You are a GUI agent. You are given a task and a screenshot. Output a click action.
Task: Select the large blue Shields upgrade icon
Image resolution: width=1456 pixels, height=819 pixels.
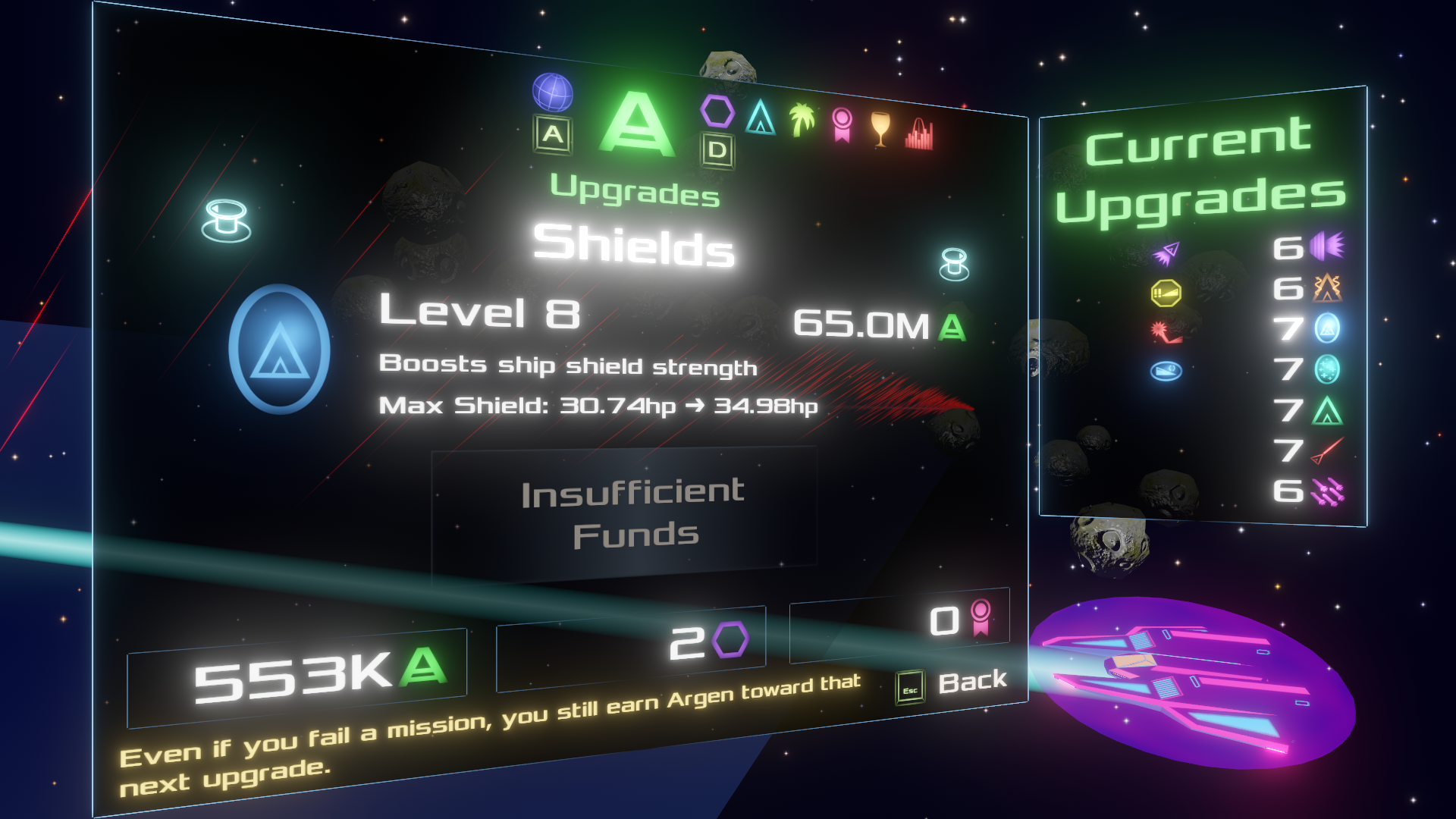coord(280,349)
